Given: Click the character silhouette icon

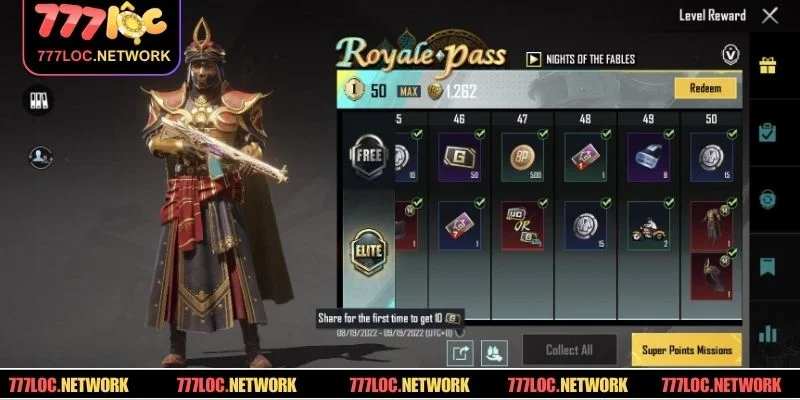Looking at the screenshot, I should click(40, 155).
